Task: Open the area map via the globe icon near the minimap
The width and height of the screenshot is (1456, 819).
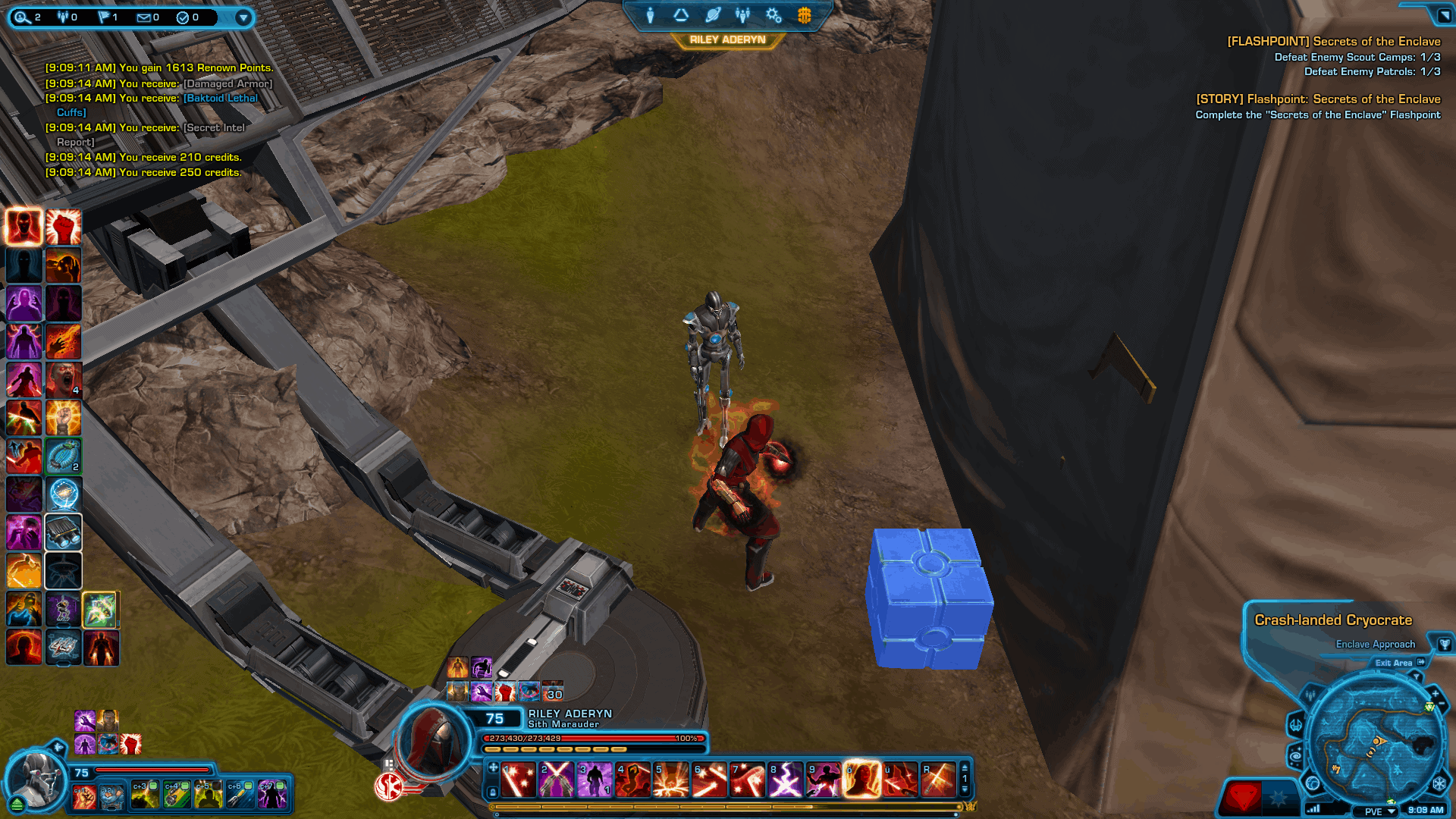Action: (1312, 785)
